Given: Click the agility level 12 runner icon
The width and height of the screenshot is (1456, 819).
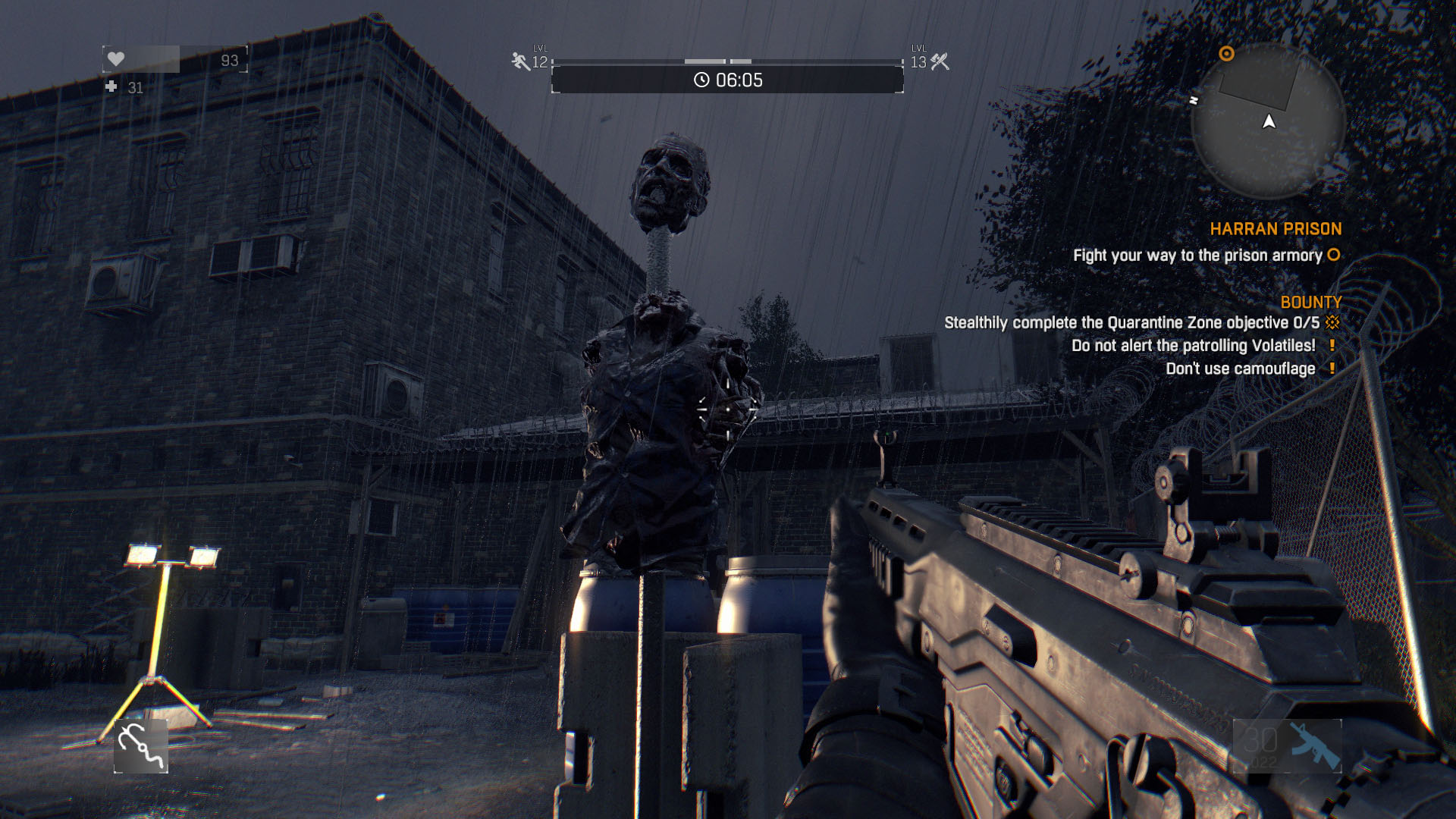Looking at the screenshot, I should (x=520, y=61).
